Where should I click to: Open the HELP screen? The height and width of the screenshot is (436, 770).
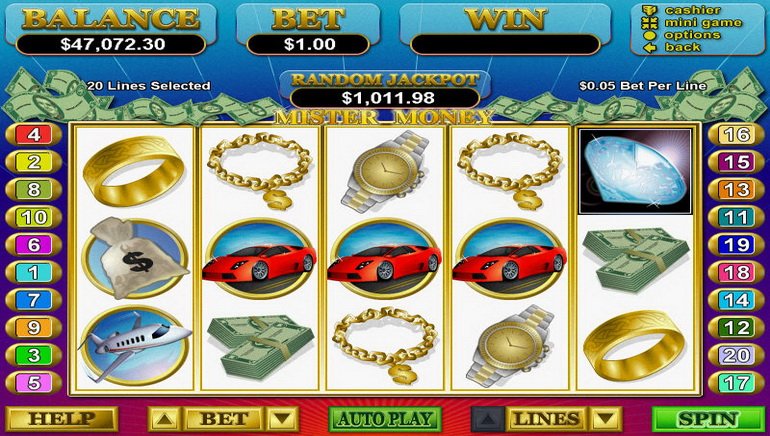[x=62, y=419]
